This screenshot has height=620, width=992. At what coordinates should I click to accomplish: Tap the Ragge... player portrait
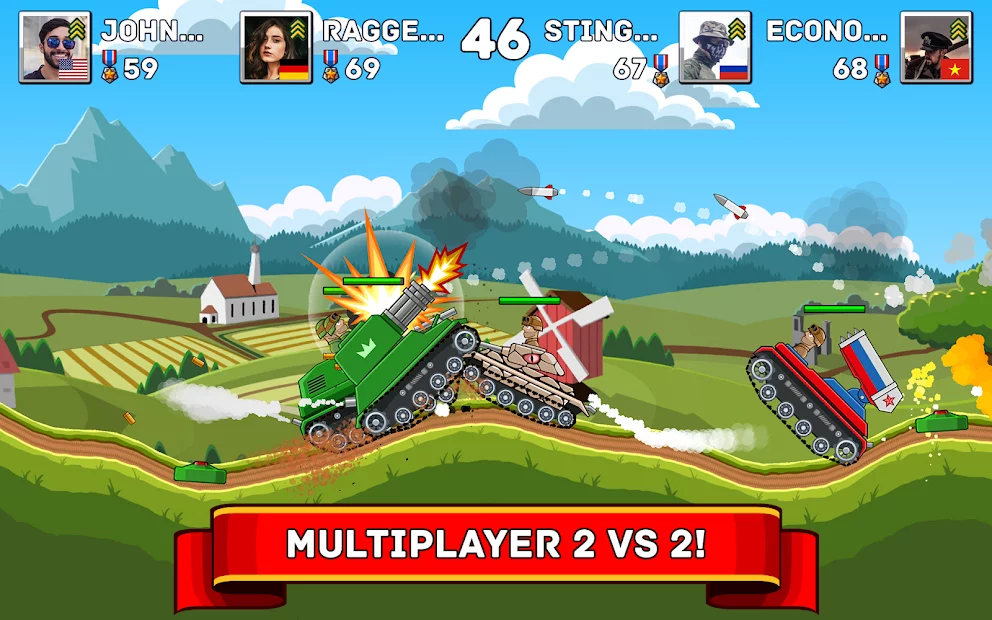pos(276,47)
